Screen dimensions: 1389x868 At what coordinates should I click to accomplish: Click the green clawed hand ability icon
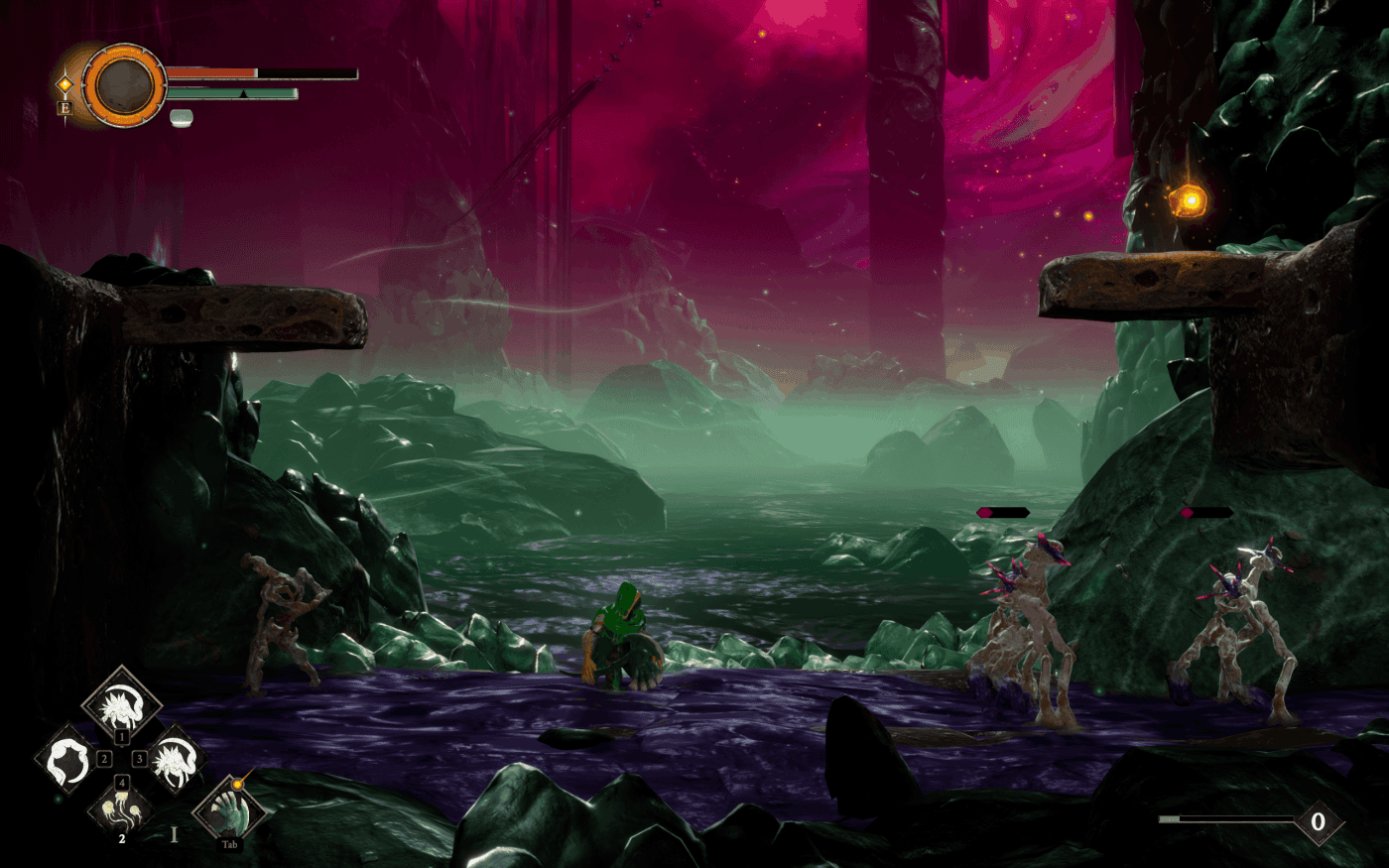point(229,810)
